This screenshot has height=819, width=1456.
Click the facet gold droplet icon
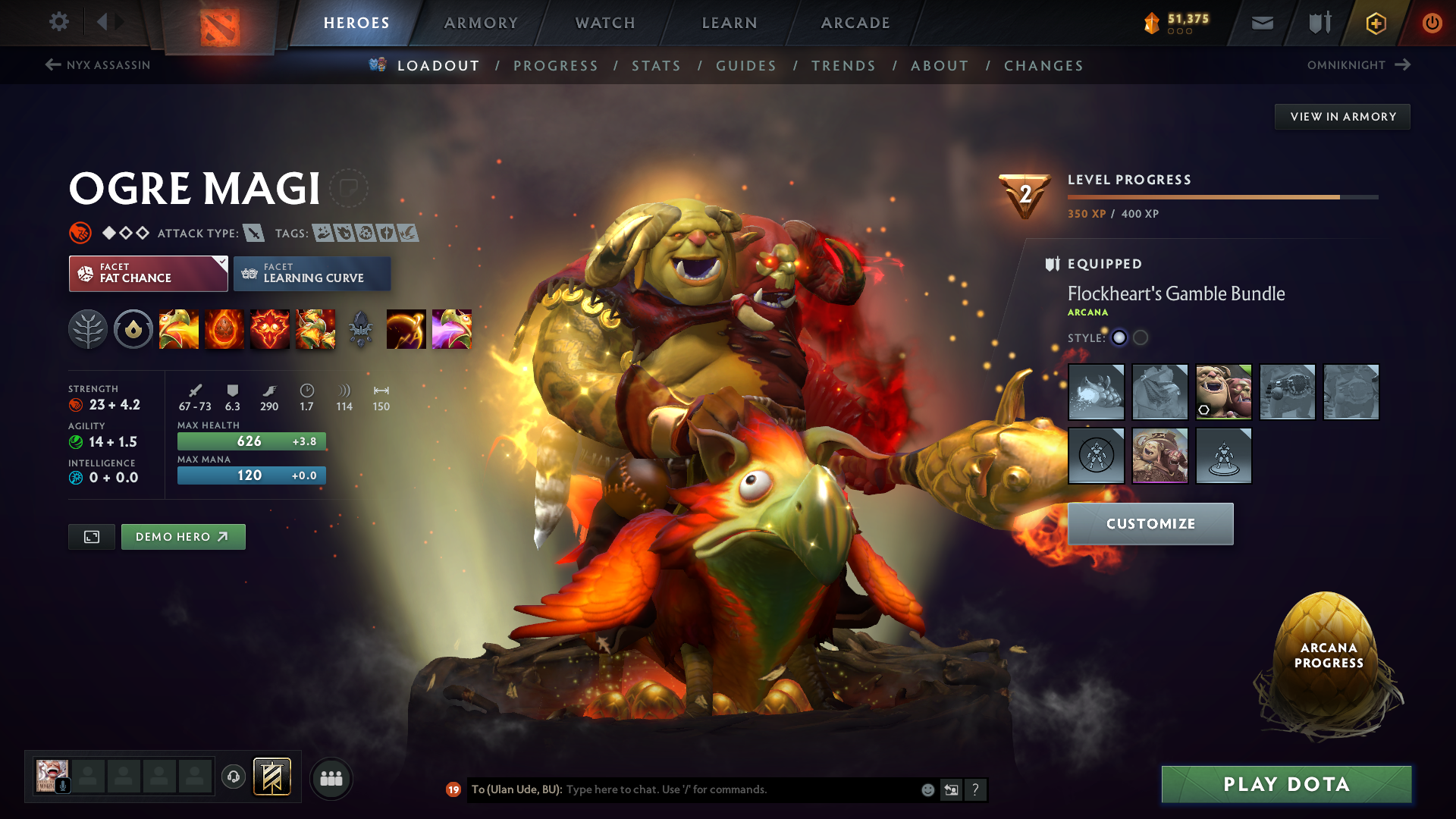133,329
